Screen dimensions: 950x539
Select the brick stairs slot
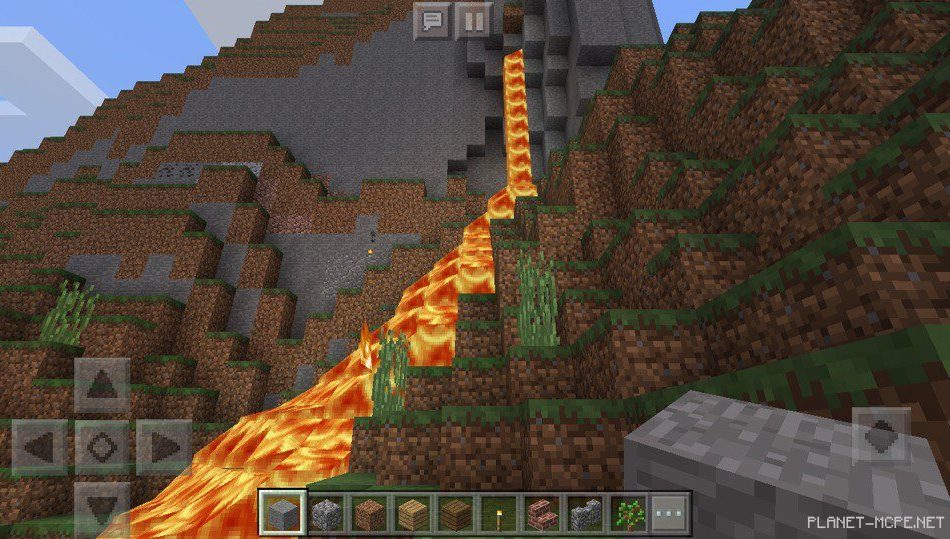[541, 513]
